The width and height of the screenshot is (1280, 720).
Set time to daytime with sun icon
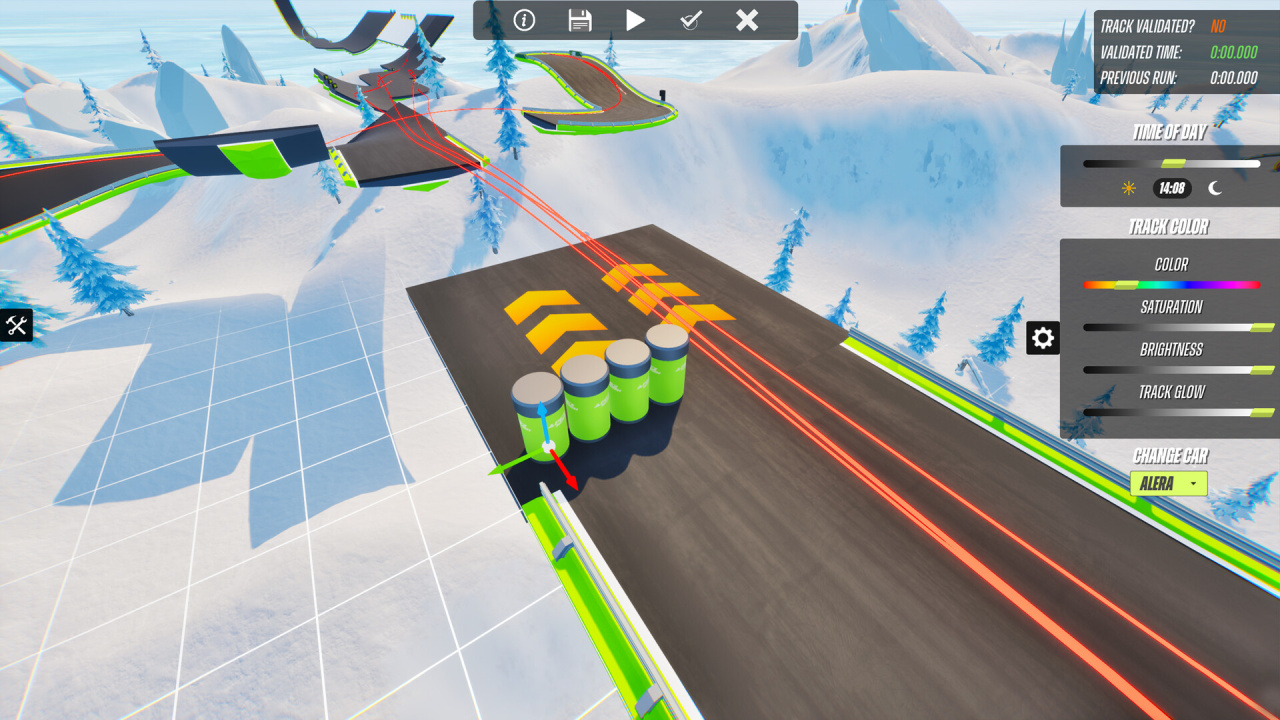coord(1129,188)
